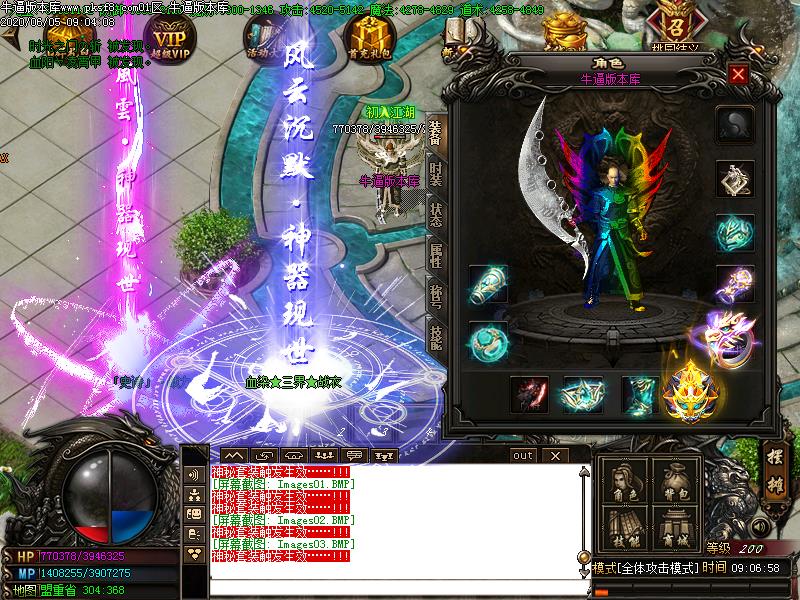The height and width of the screenshot is (600, 800).
Task: Select the equipped necklace slot
Action: [x=735, y=181]
